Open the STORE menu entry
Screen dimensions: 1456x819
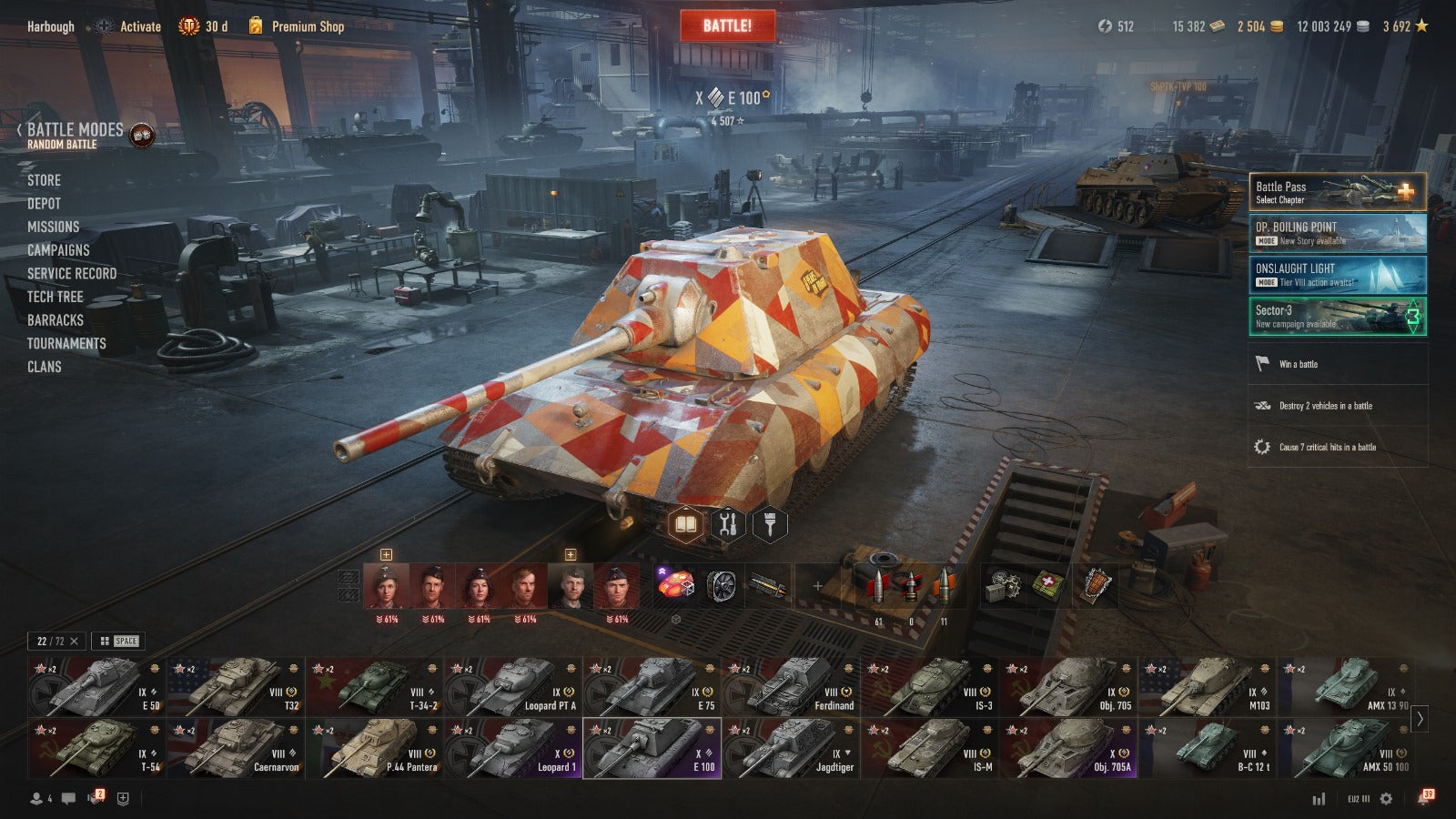(44, 180)
